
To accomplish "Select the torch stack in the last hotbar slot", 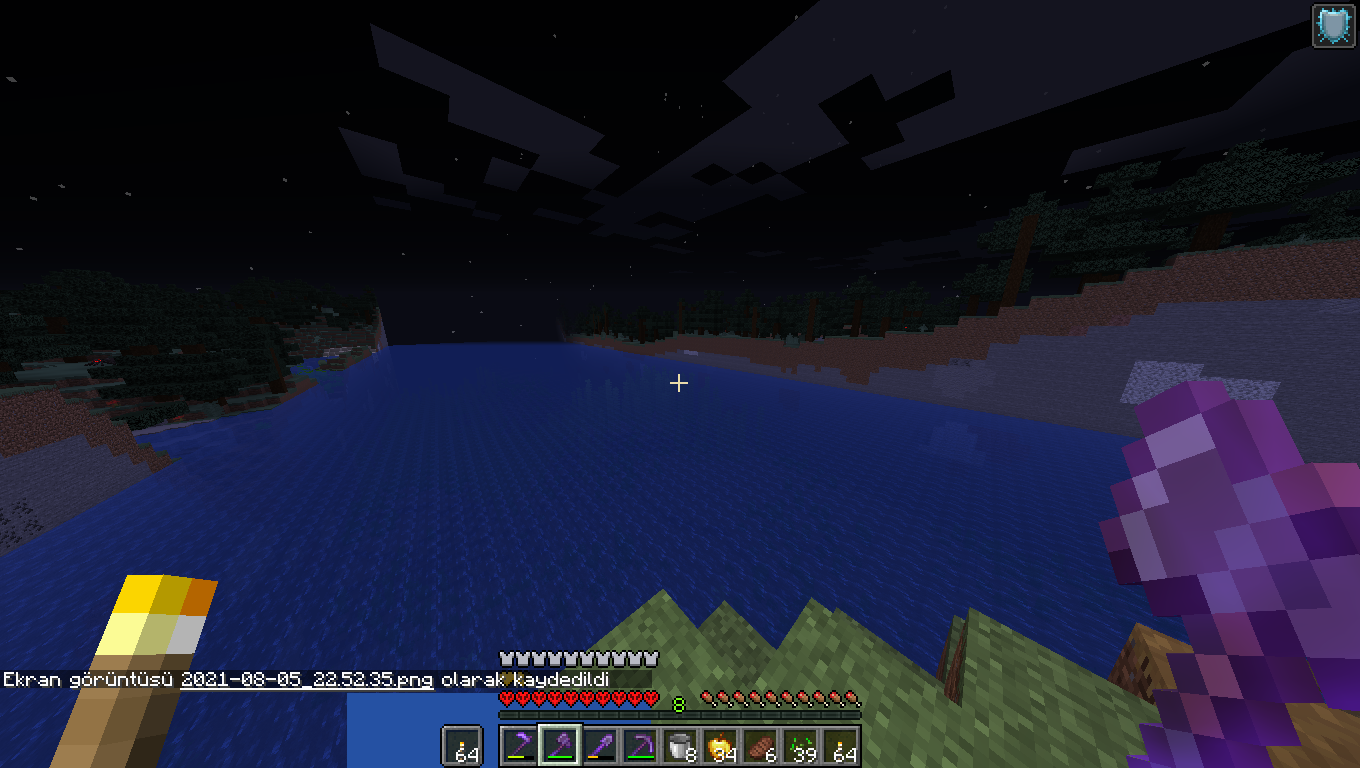I will [840, 746].
